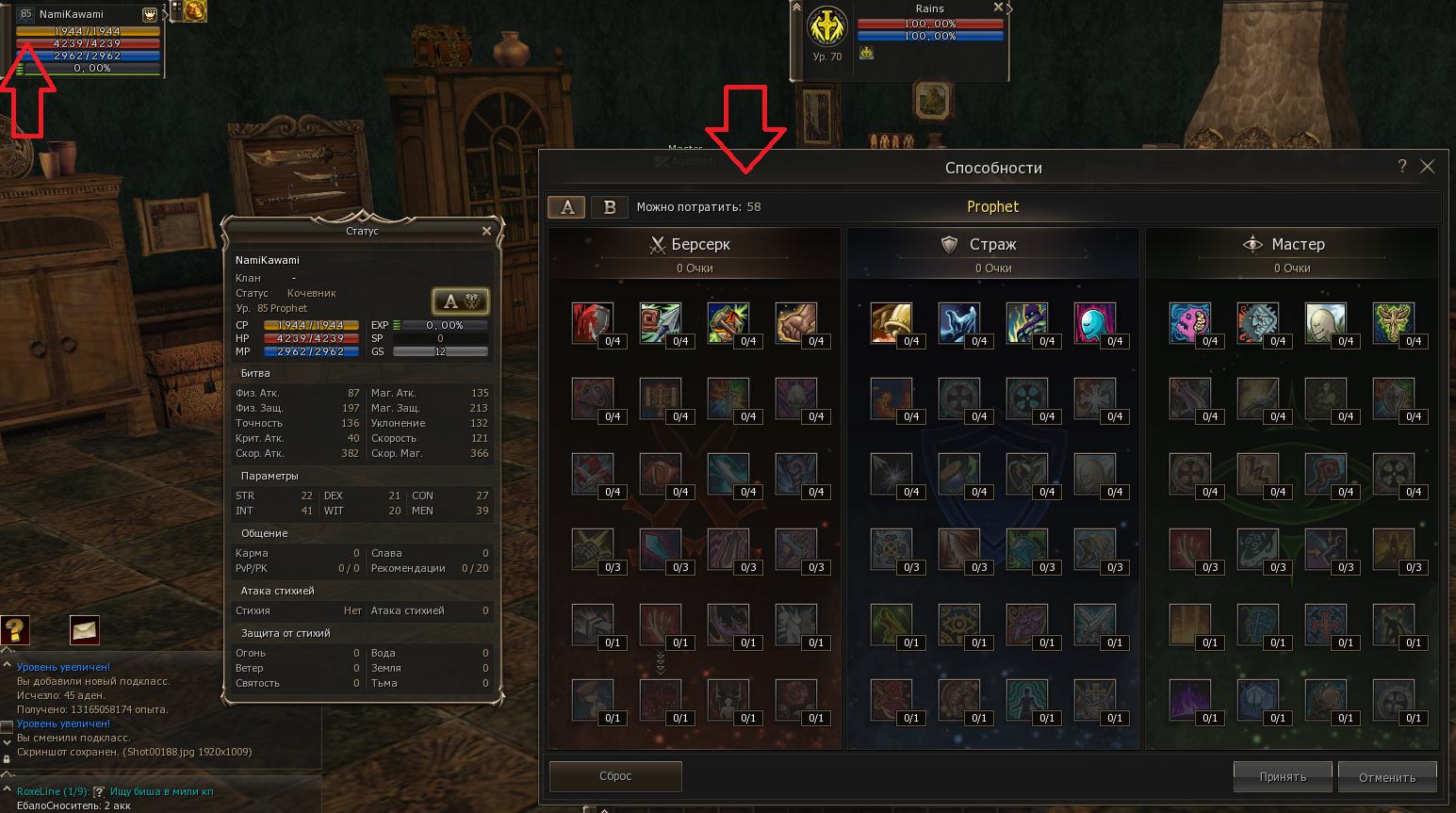Close the Способности abilities window
Image resolution: width=1456 pixels, height=813 pixels.
click(1428, 167)
